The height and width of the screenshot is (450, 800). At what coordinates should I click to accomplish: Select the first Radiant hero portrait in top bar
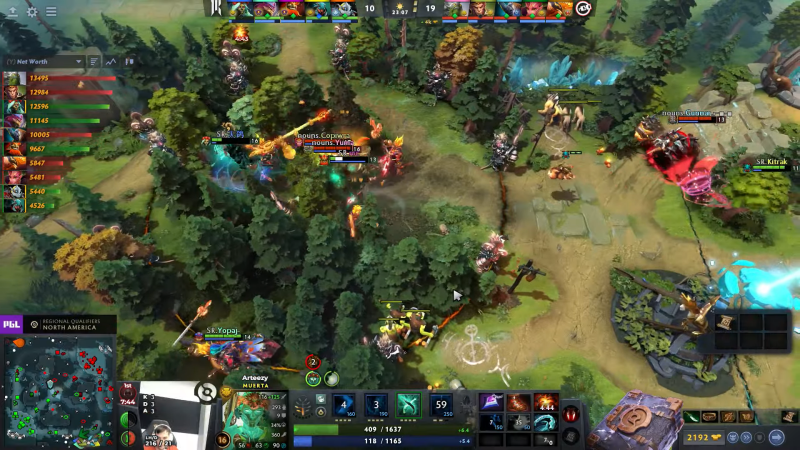pyautogui.click(x=242, y=9)
